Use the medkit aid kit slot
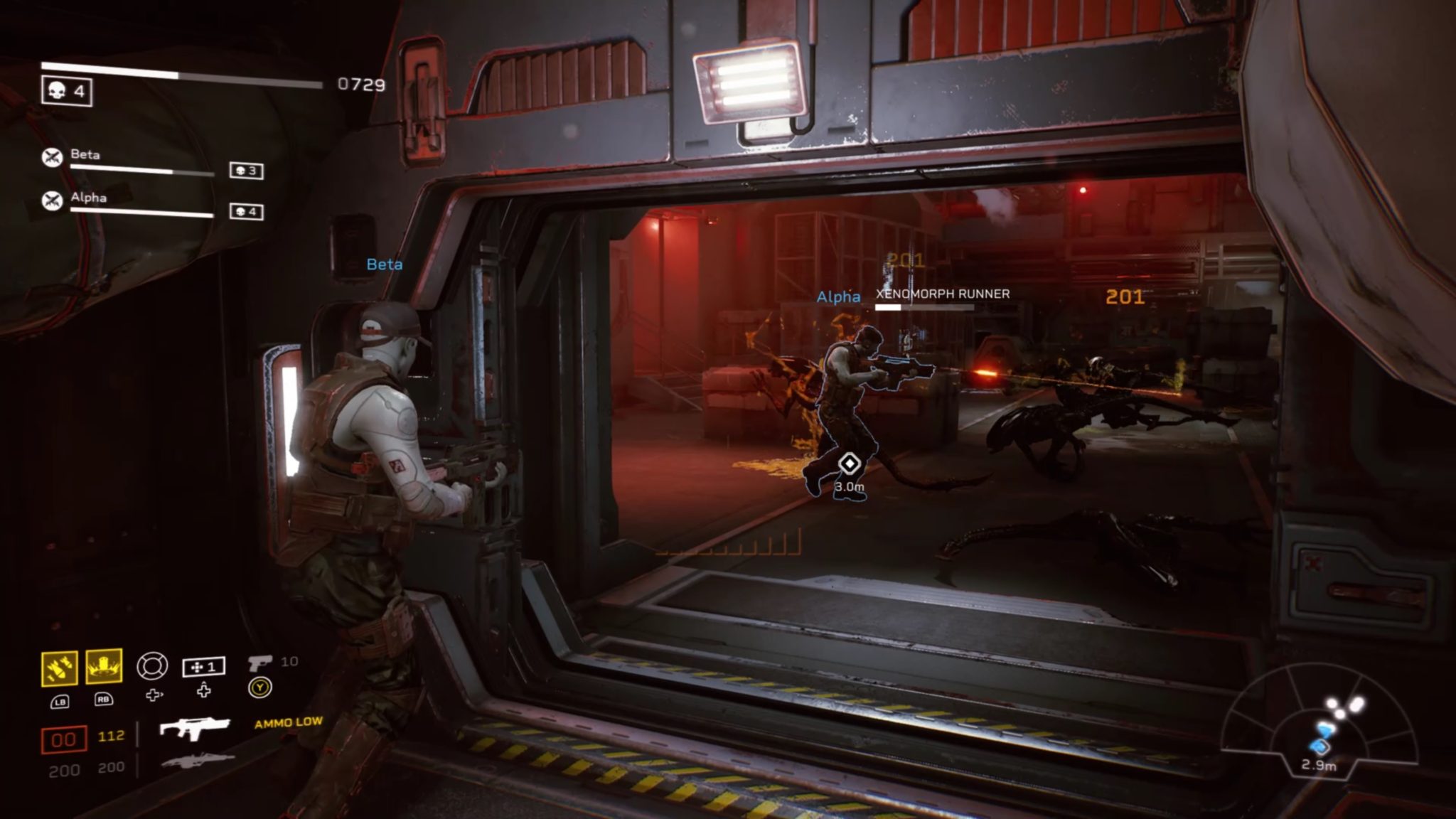The height and width of the screenshot is (819, 1456). [203, 667]
